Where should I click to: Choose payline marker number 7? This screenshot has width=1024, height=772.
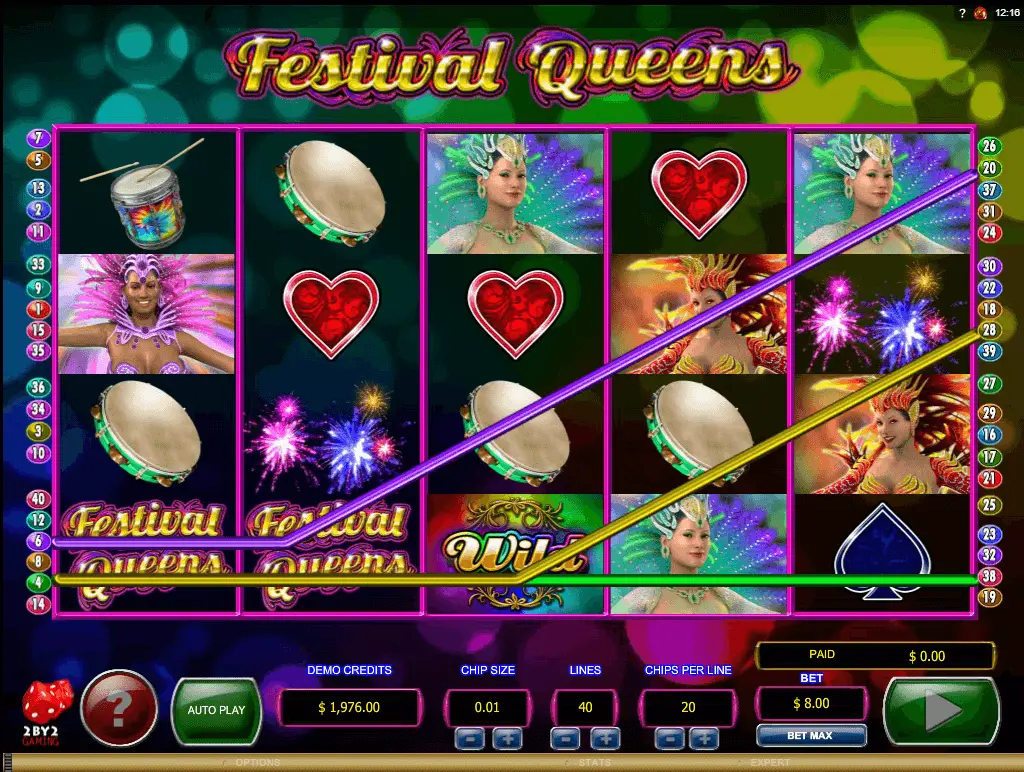[x=38, y=138]
